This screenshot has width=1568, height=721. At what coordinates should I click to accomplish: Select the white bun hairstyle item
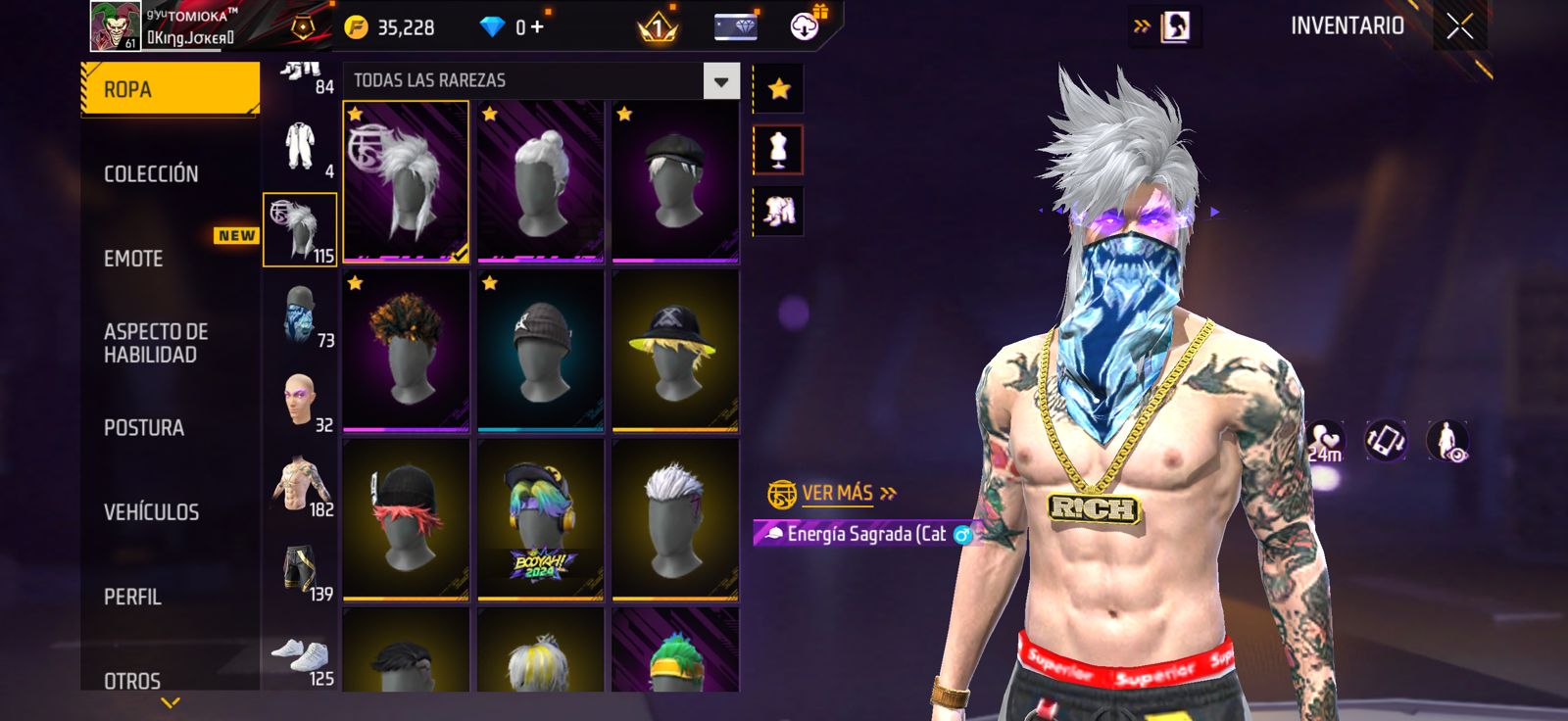click(540, 181)
